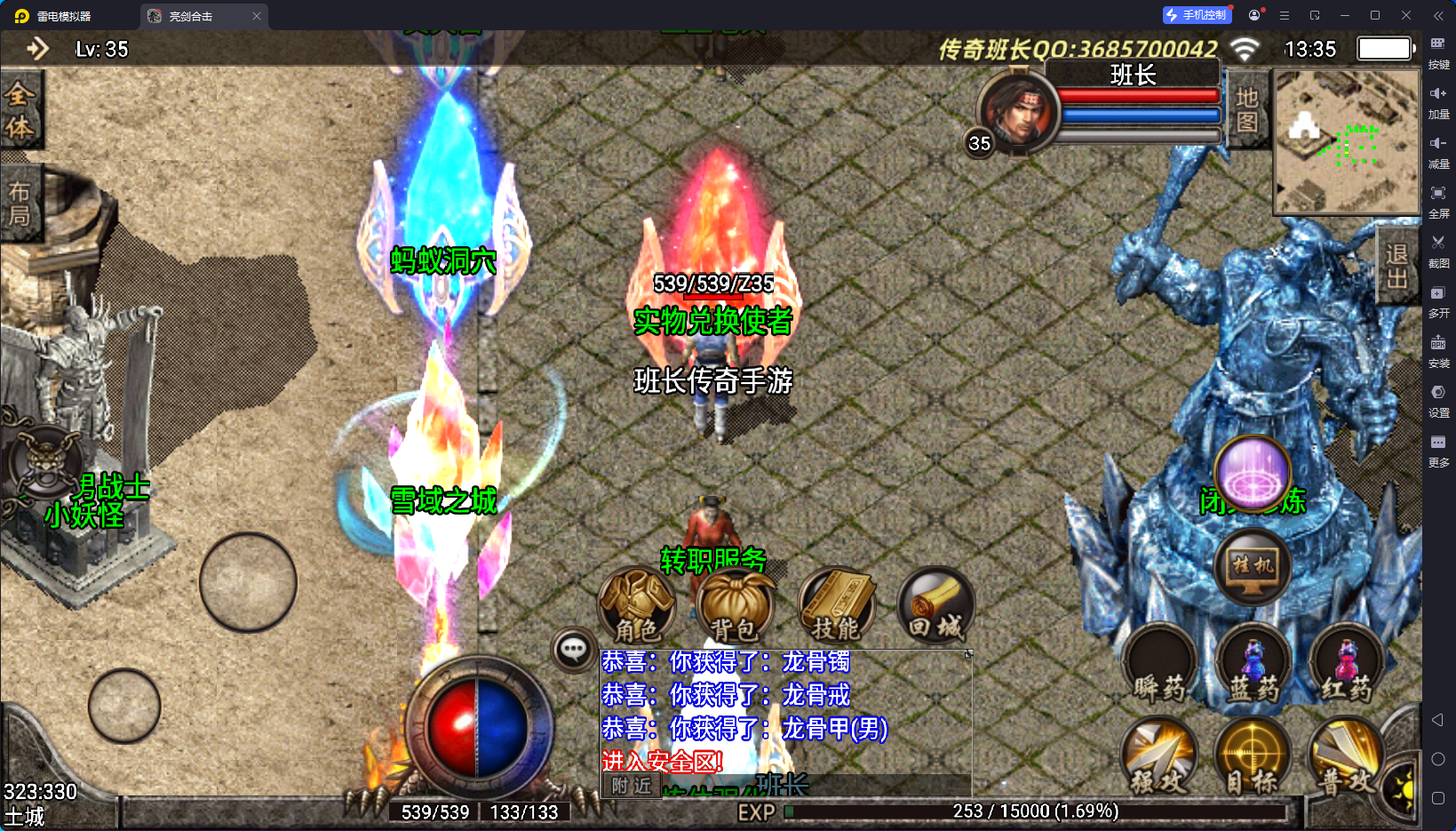Screen dimensions: 1456x831
Task: Open the 技能 skills book
Action: (836, 605)
